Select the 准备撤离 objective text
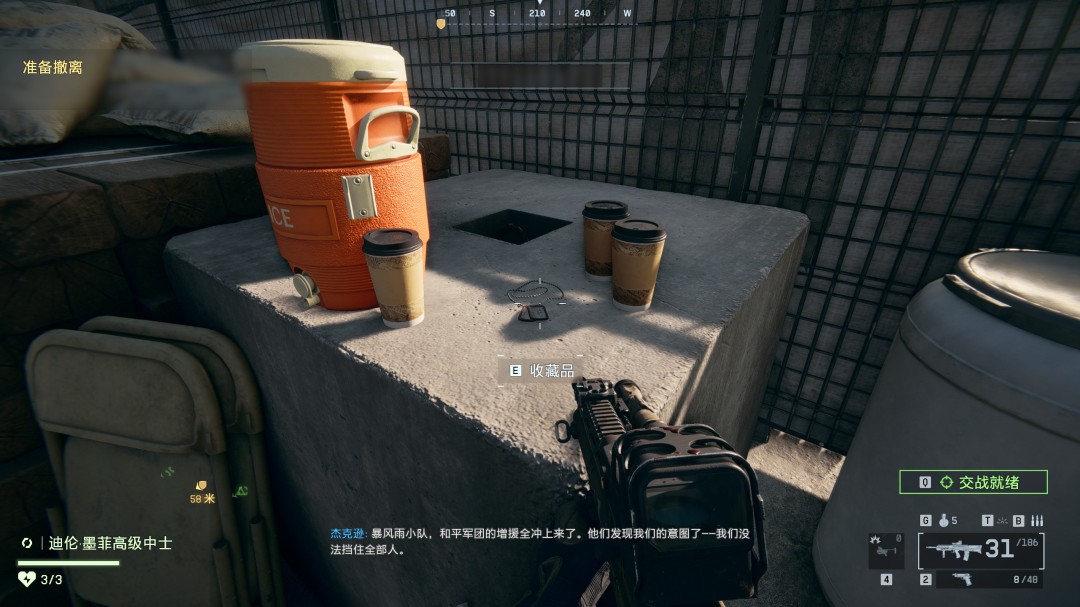Screen dimensions: 1080x607 pos(52,68)
